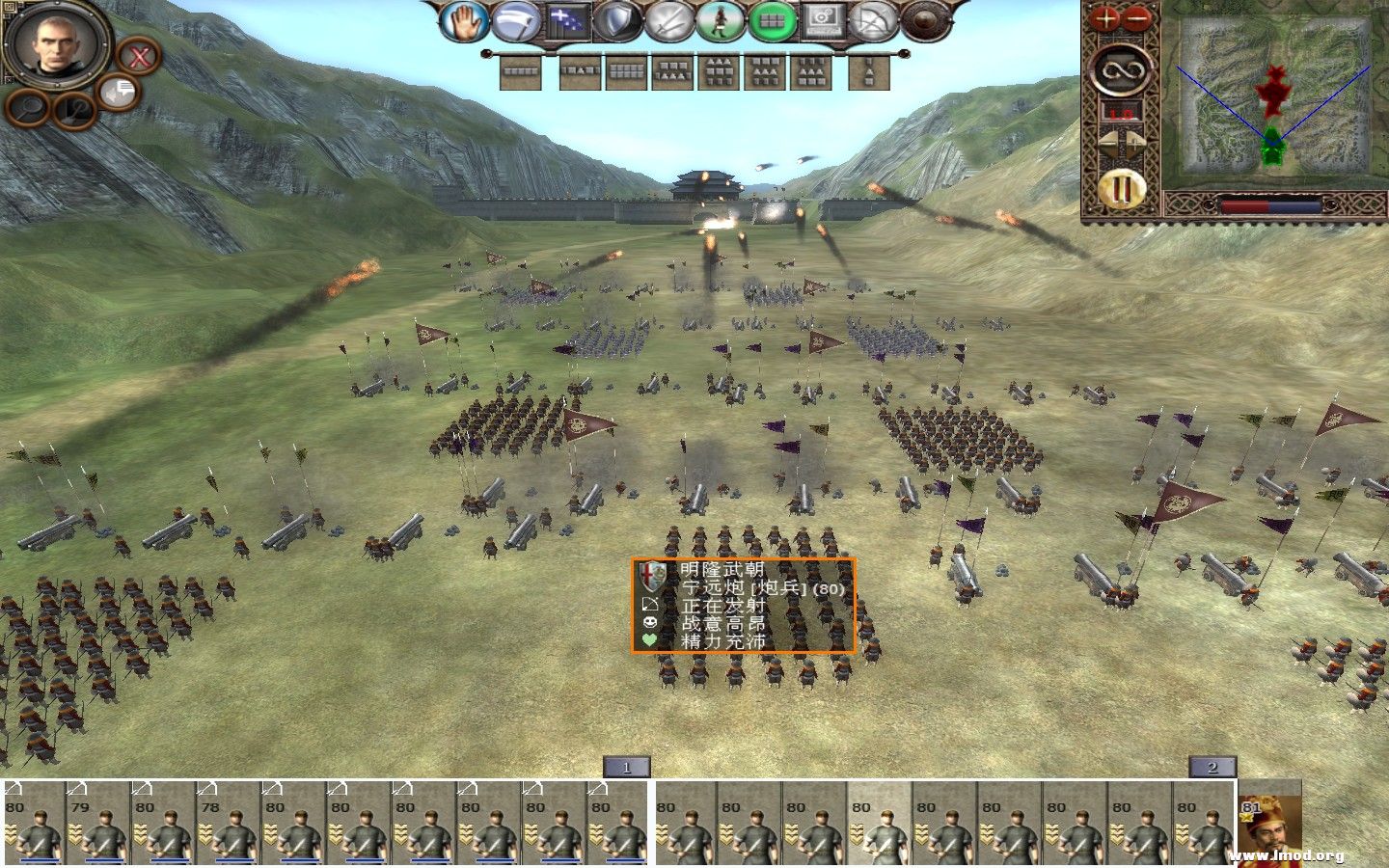
Task: Select army group tab 1
Action: tap(626, 768)
